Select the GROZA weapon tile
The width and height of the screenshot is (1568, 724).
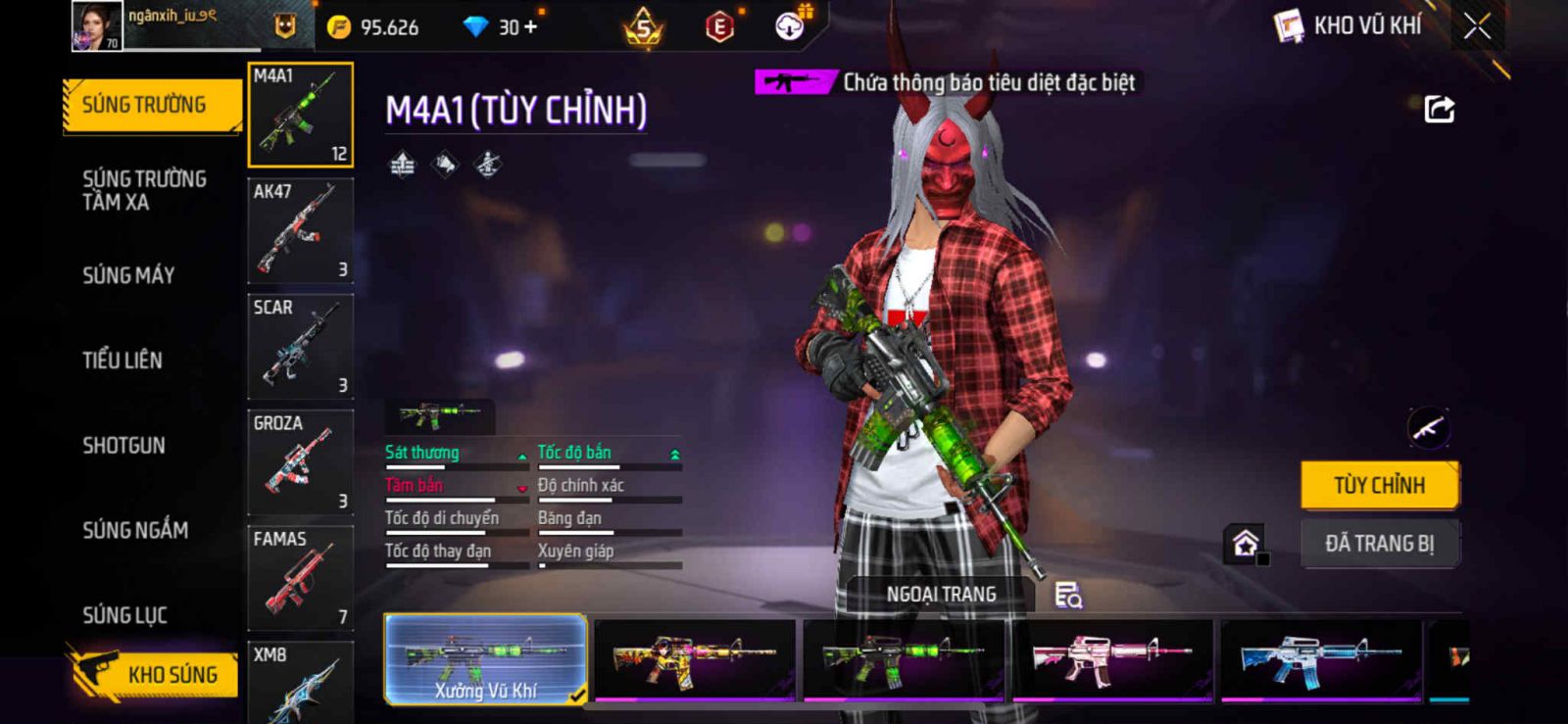tap(300, 462)
